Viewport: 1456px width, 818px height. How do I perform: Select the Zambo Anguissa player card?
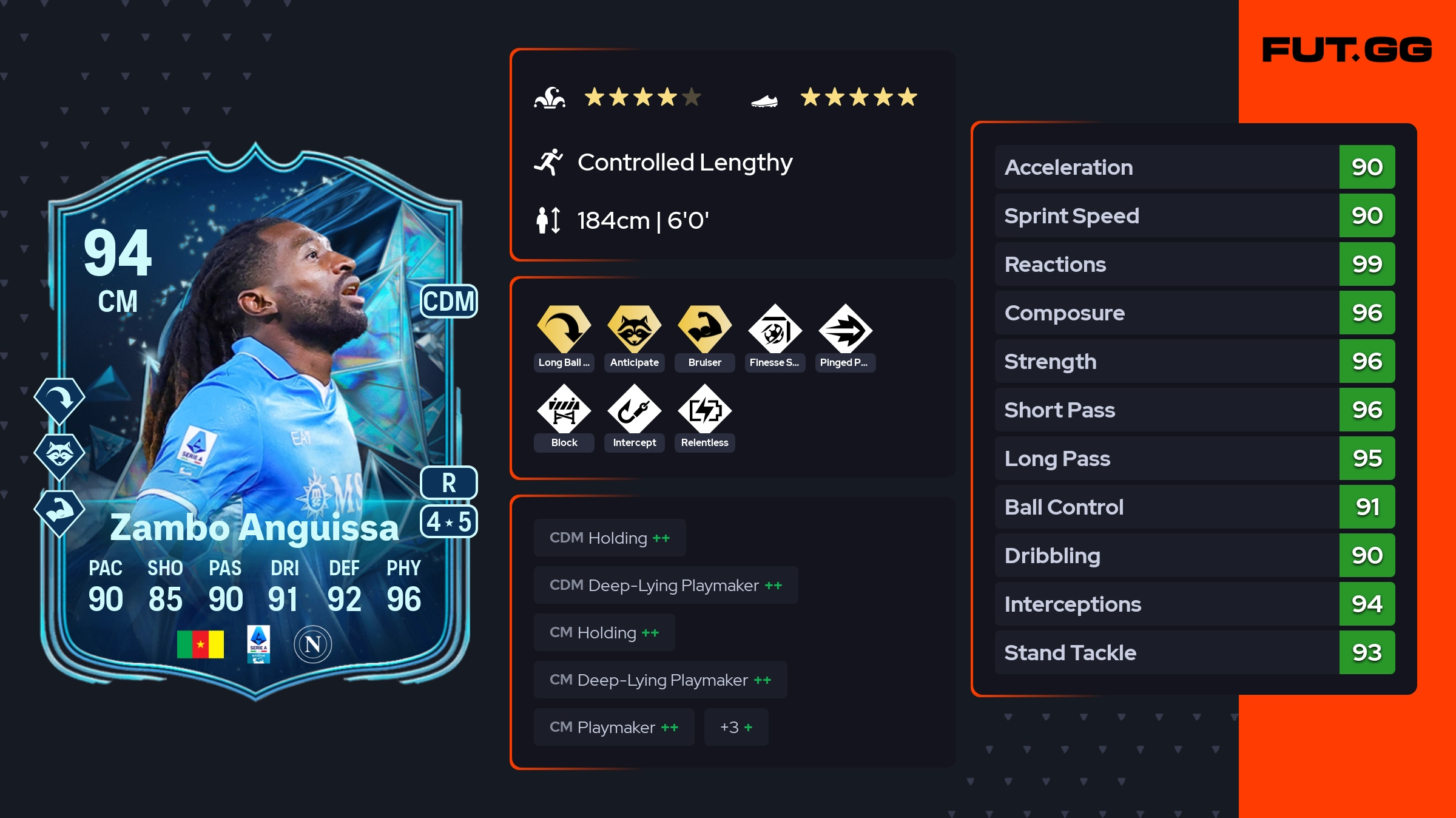pyautogui.click(x=255, y=425)
